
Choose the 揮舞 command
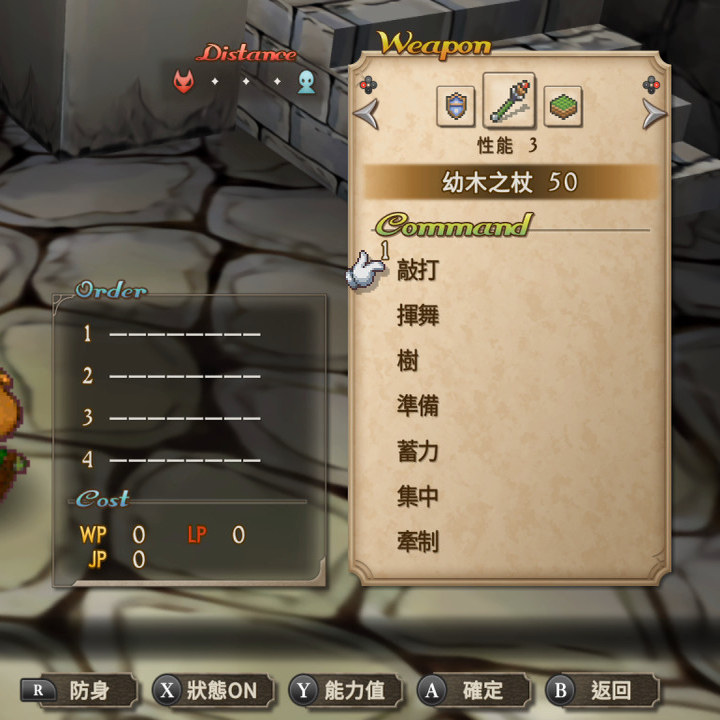pyautogui.click(x=418, y=316)
